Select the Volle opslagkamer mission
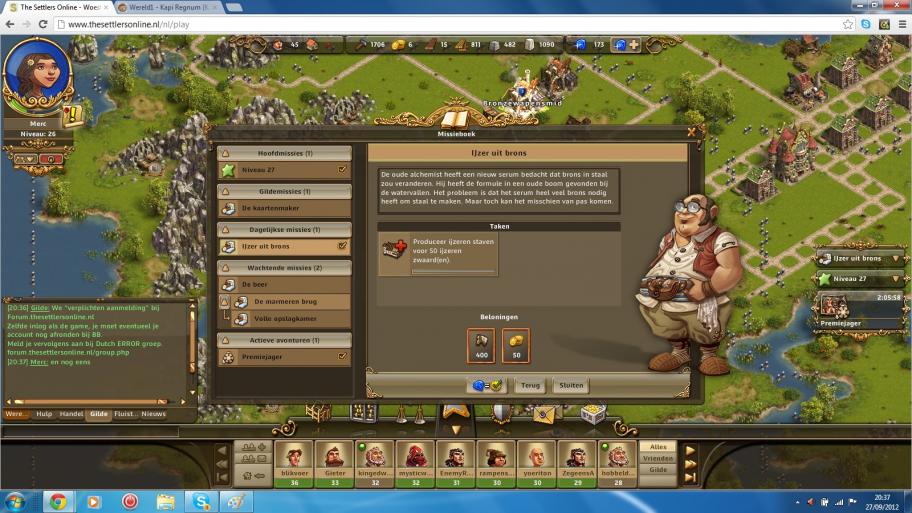 pos(291,319)
